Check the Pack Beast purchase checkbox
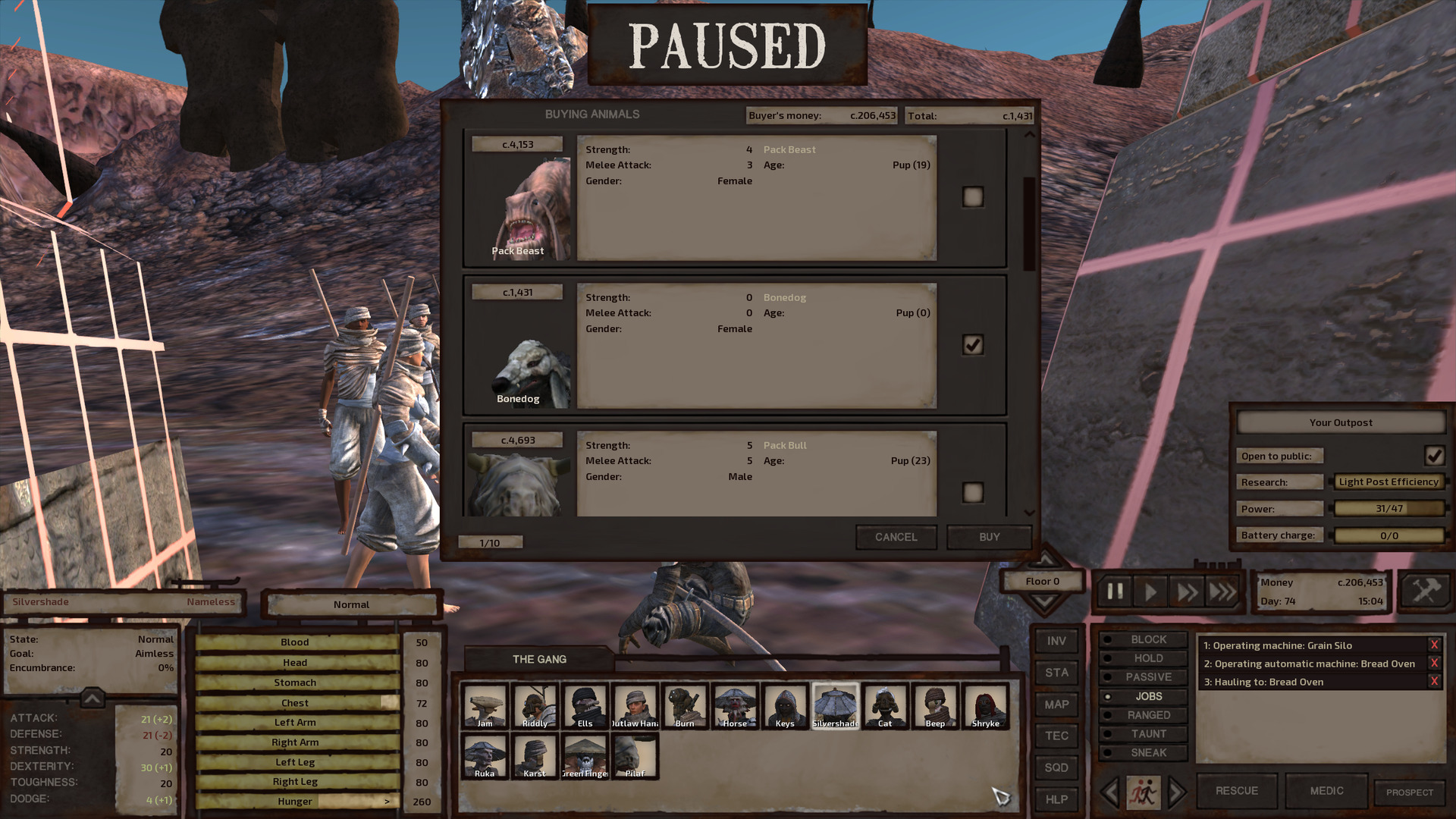Screen dimensions: 1456x819 973,196
